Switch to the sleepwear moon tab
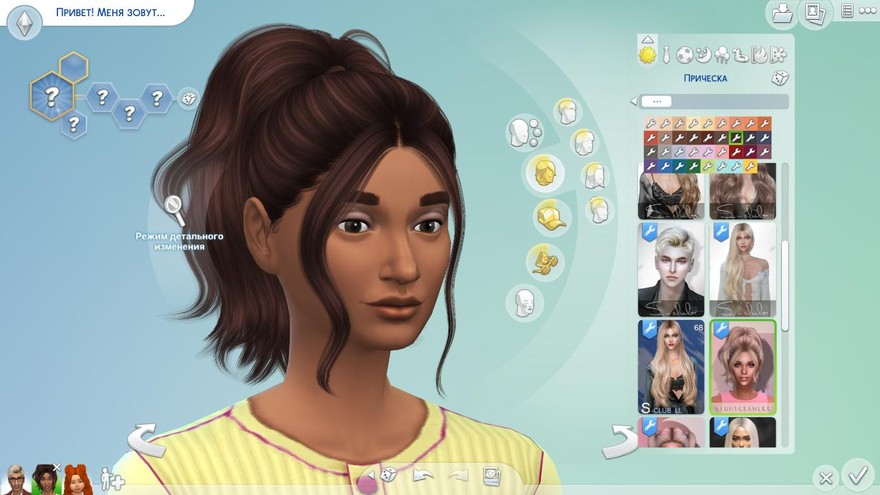880x495 pixels. point(703,54)
